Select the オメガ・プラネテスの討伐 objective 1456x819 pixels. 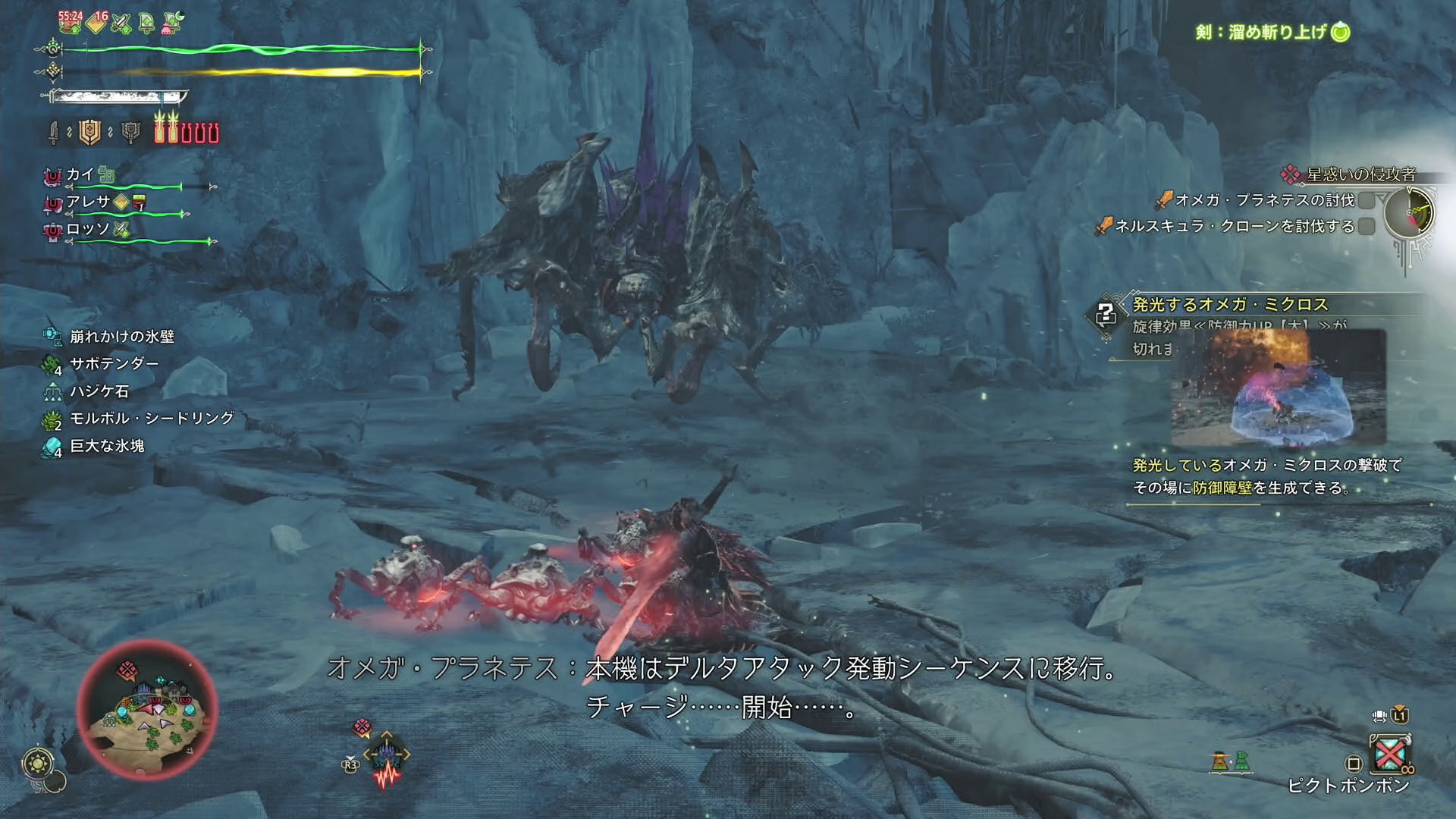click(1264, 200)
